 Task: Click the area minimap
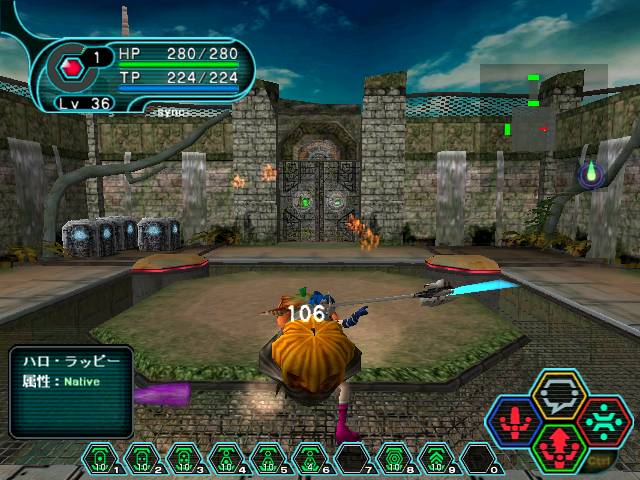[543, 108]
